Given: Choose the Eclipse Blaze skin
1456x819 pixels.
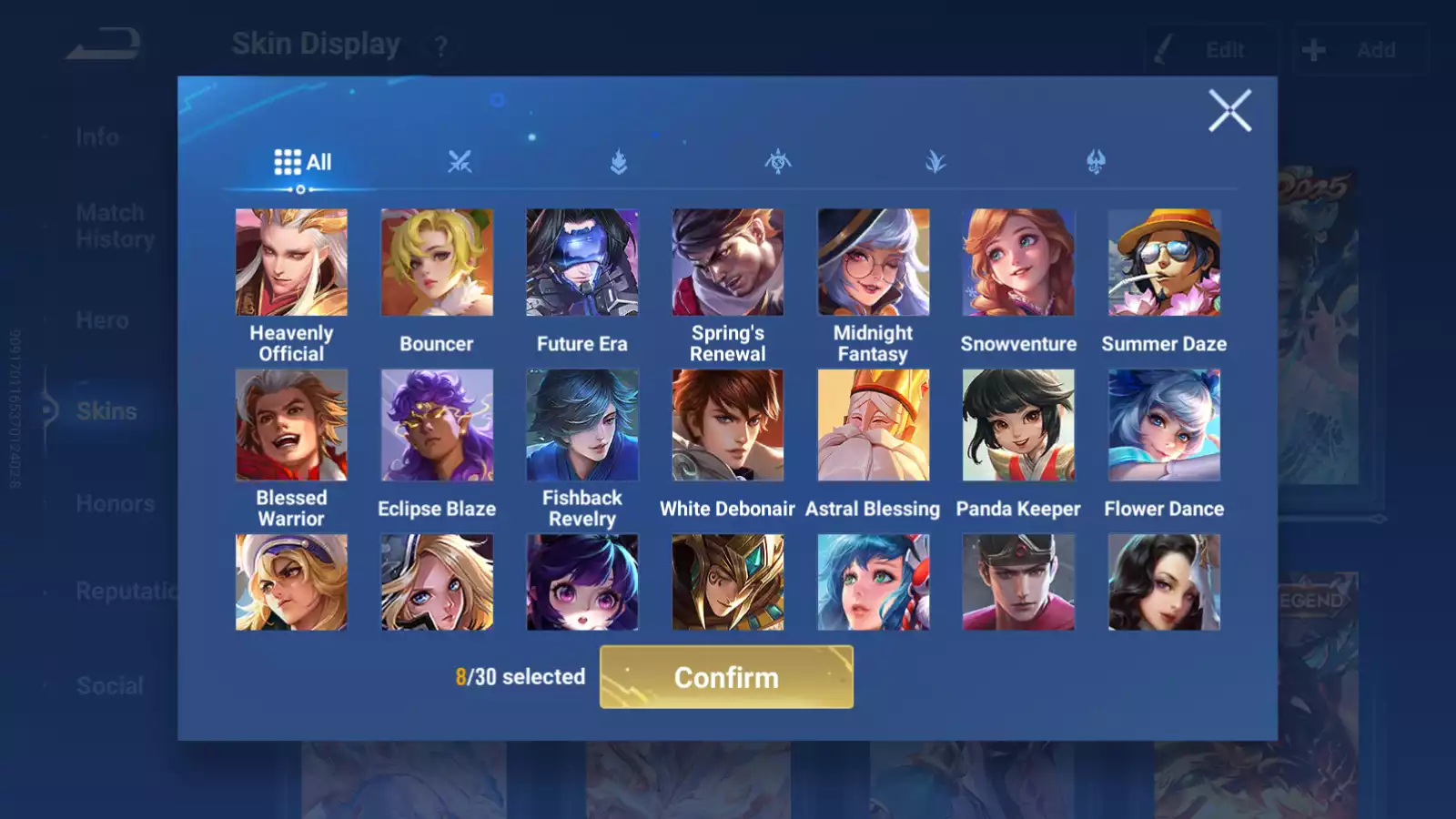Looking at the screenshot, I should pos(437,425).
